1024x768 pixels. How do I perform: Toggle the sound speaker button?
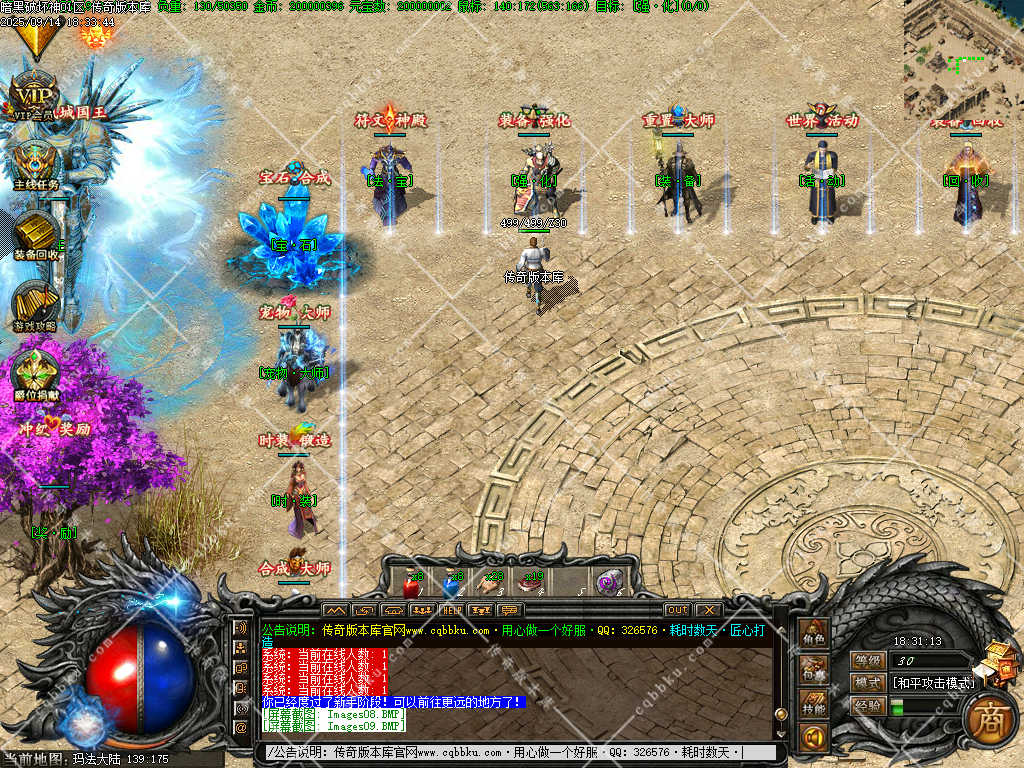[813, 738]
